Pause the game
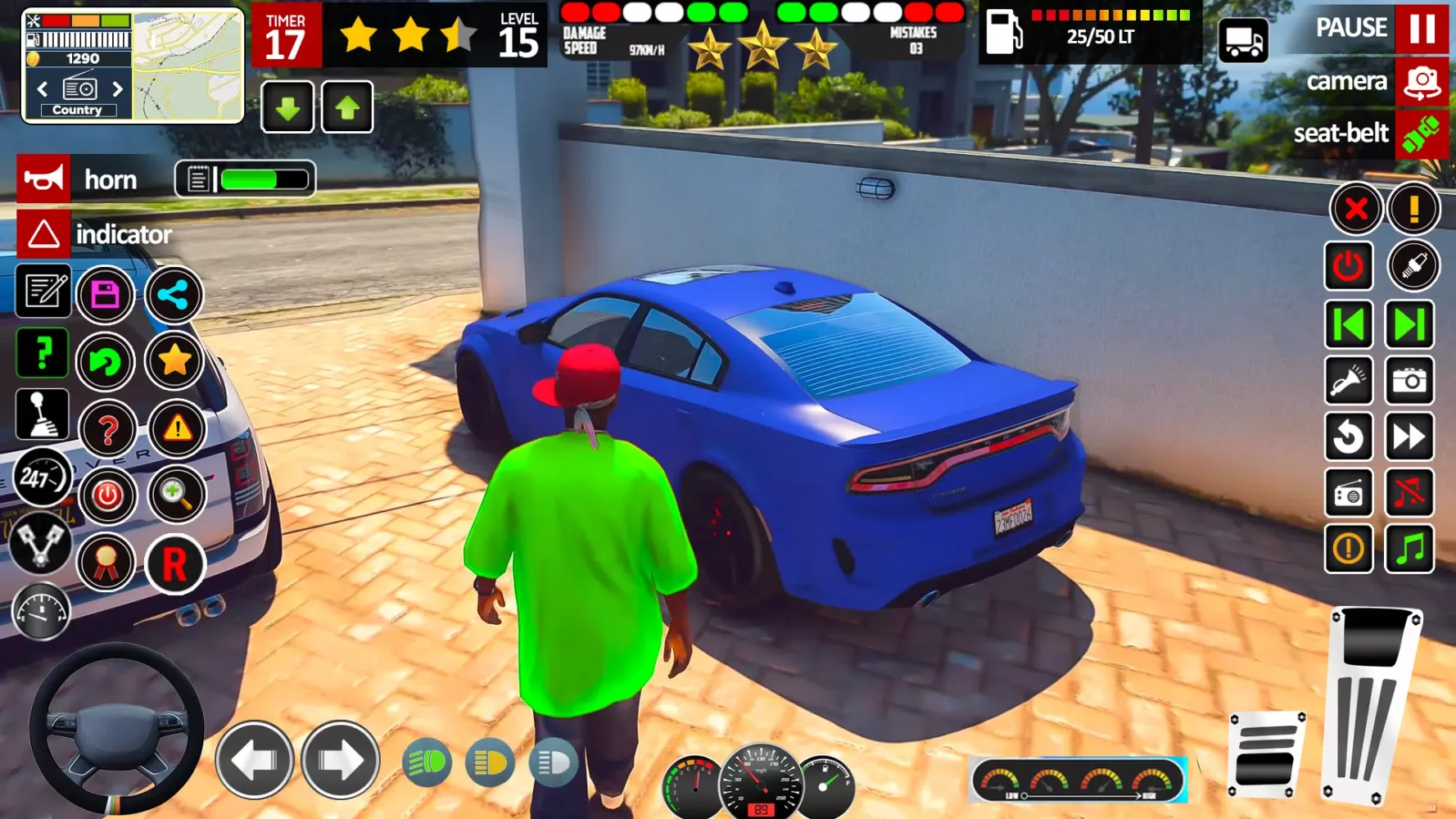1456x819 pixels. [1422, 29]
